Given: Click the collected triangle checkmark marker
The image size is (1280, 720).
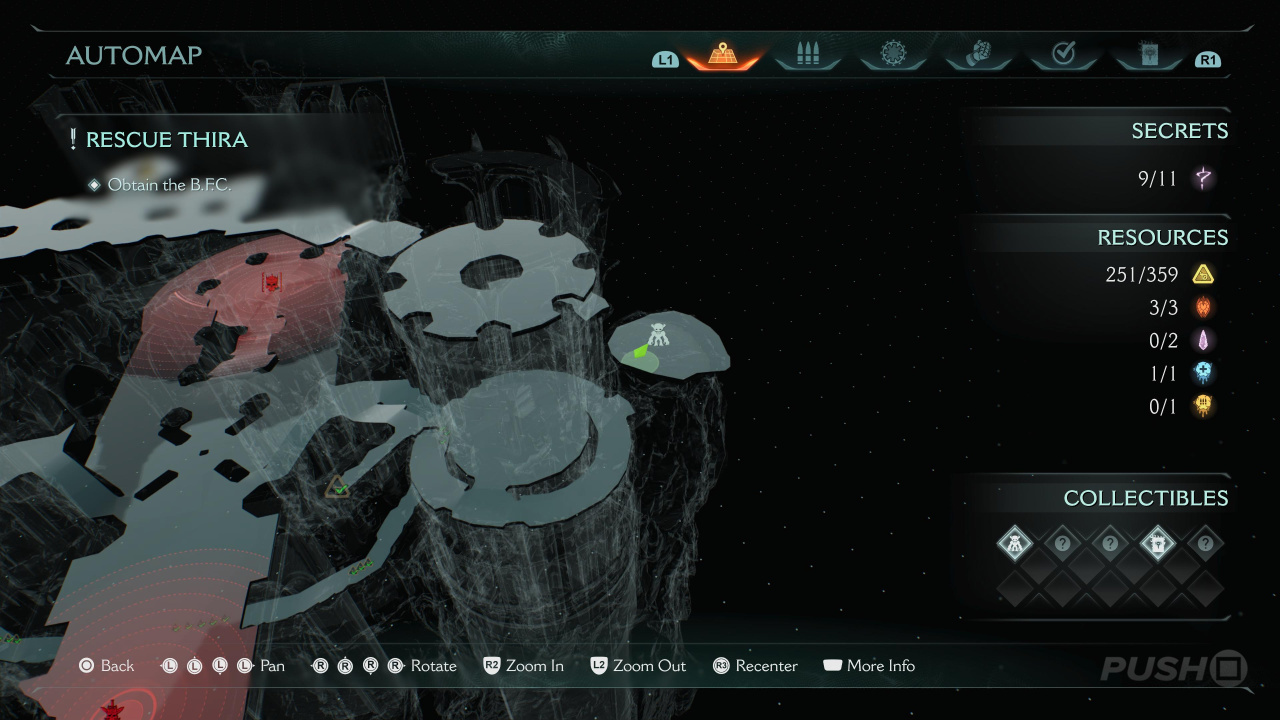Looking at the screenshot, I should [x=338, y=488].
